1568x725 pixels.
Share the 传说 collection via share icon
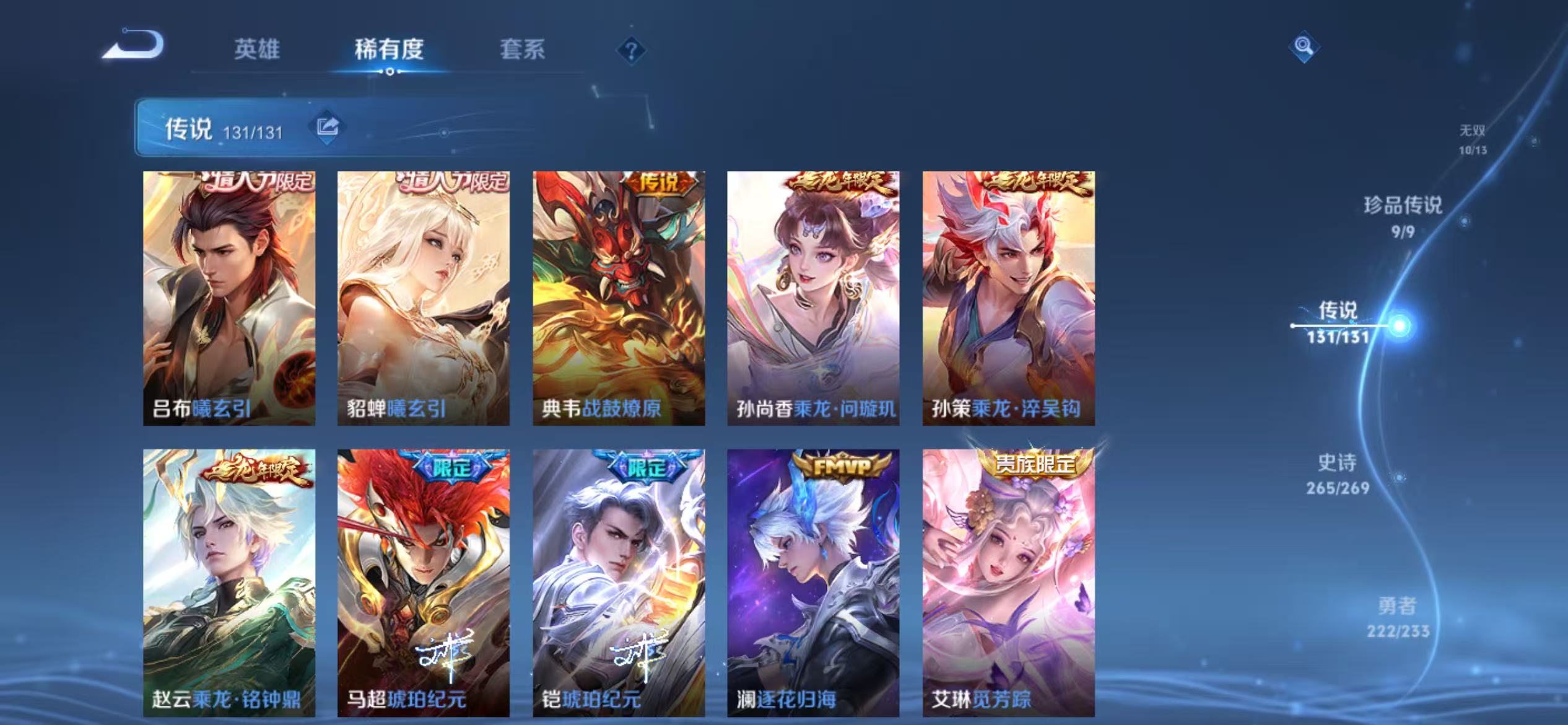(326, 128)
